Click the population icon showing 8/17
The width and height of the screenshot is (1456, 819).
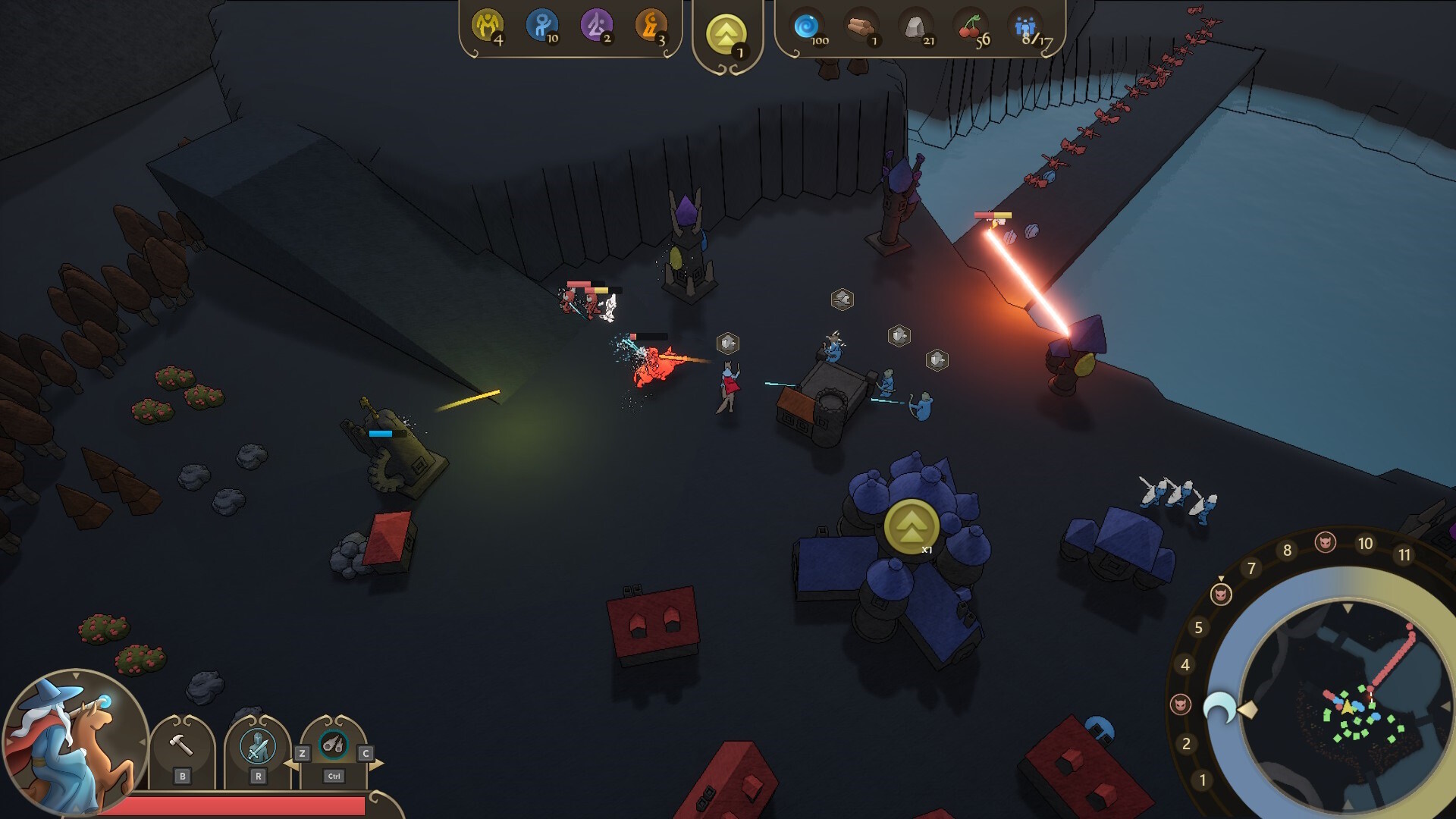click(1025, 27)
